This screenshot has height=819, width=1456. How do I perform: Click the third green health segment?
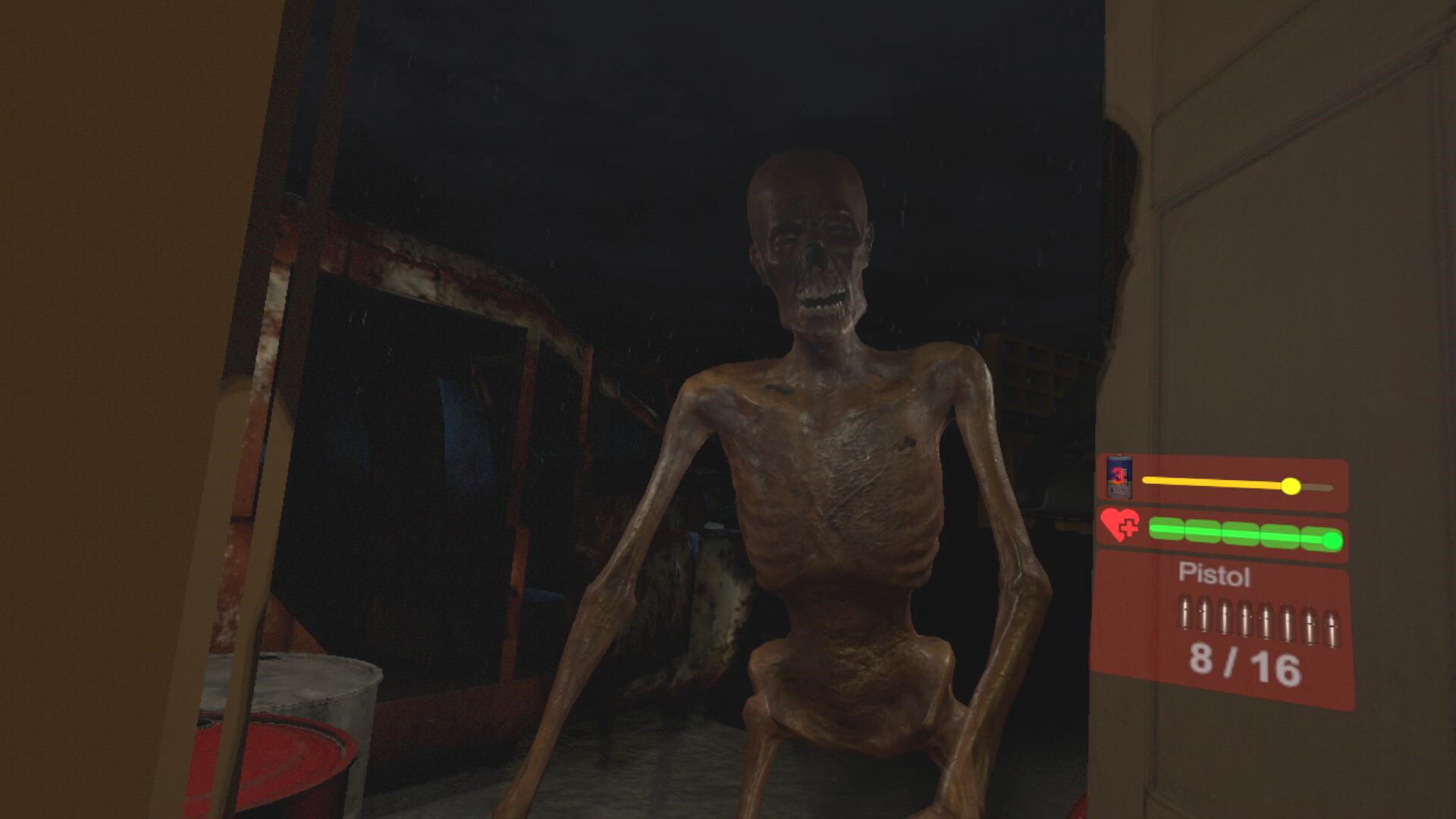pos(1241,531)
